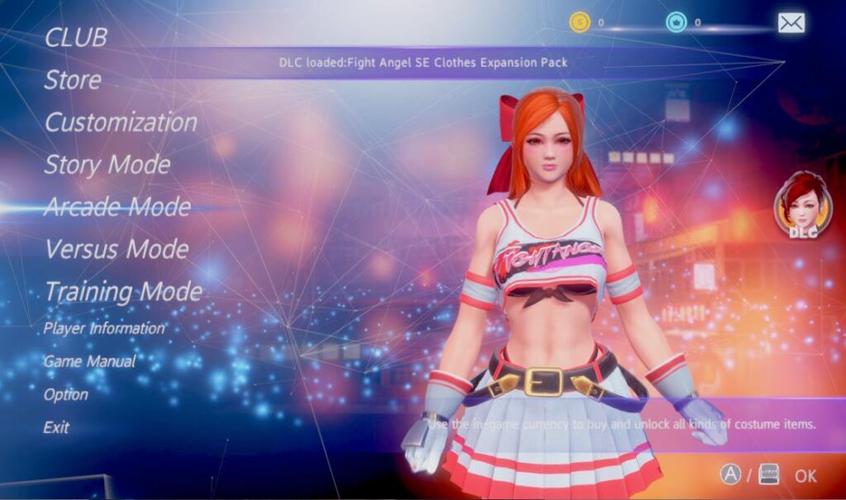Screen dimensions: 846x500
Task: Click the DLC character portrait
Action: (x=803, y=204)
